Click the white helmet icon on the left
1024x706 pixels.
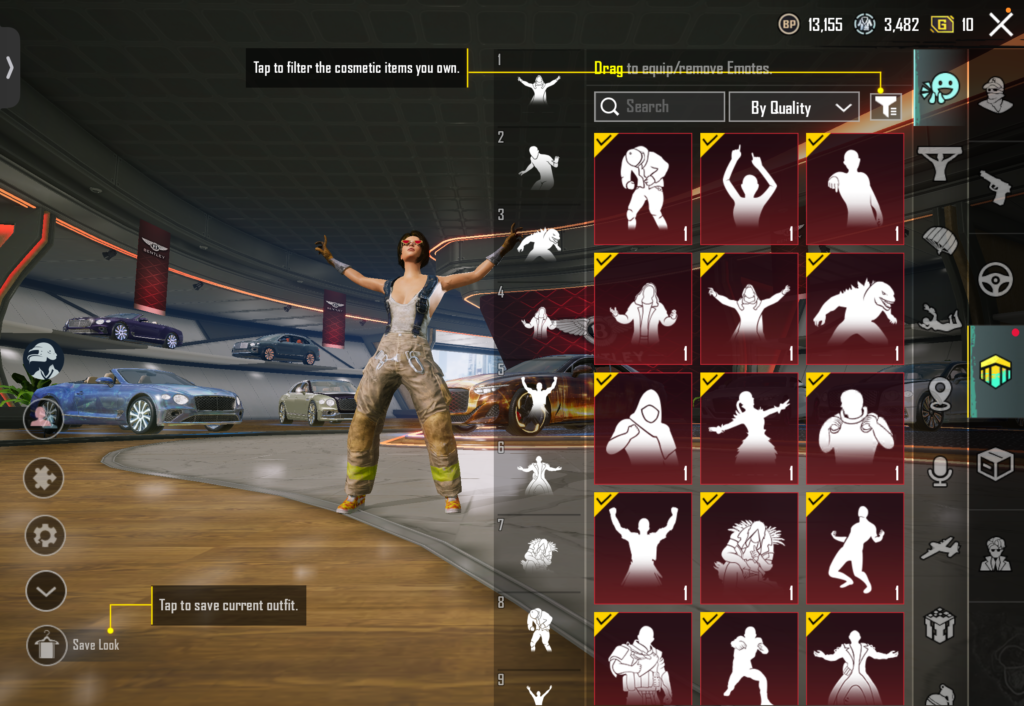(43, 360)
